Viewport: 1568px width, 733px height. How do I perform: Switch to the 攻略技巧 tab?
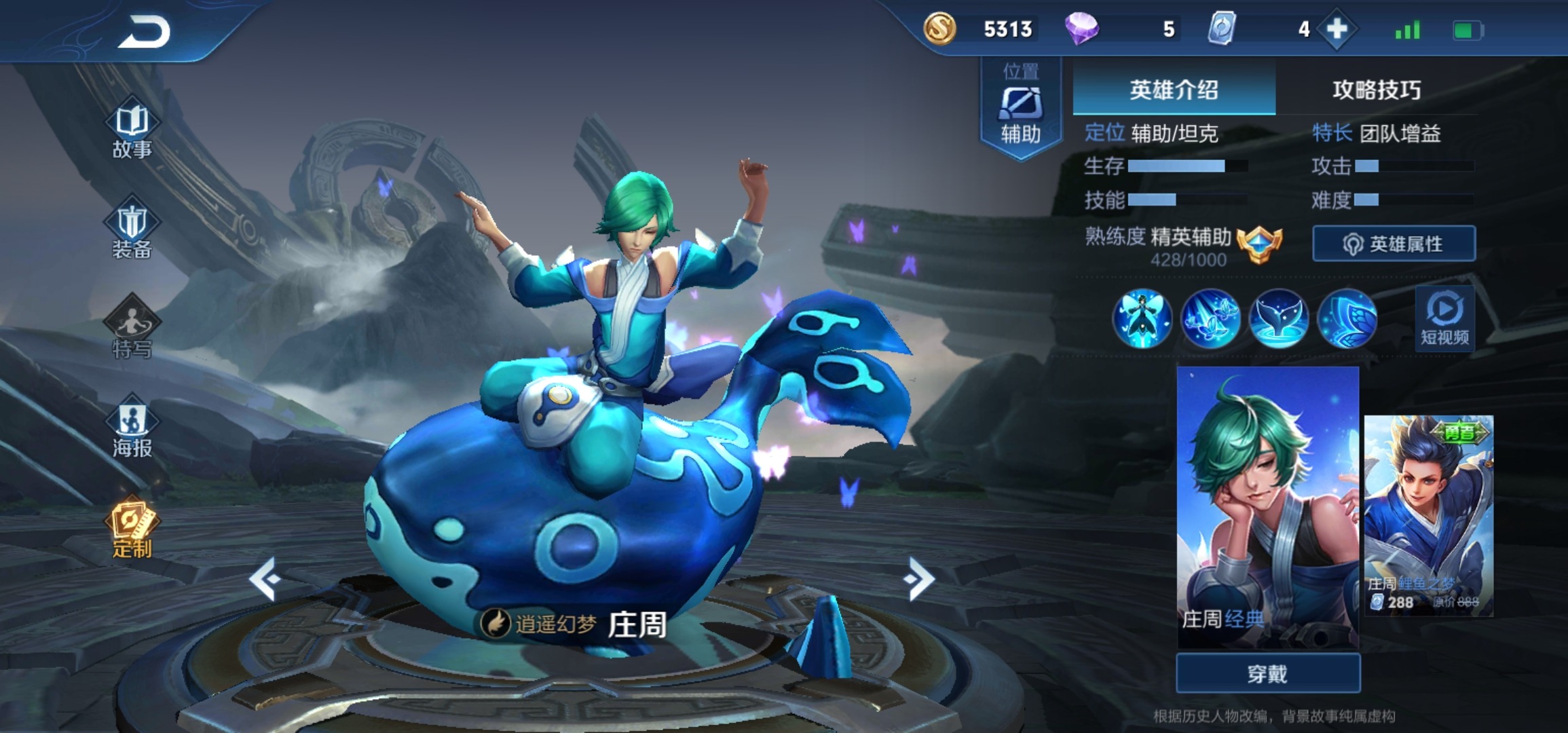click(1376, 90)
